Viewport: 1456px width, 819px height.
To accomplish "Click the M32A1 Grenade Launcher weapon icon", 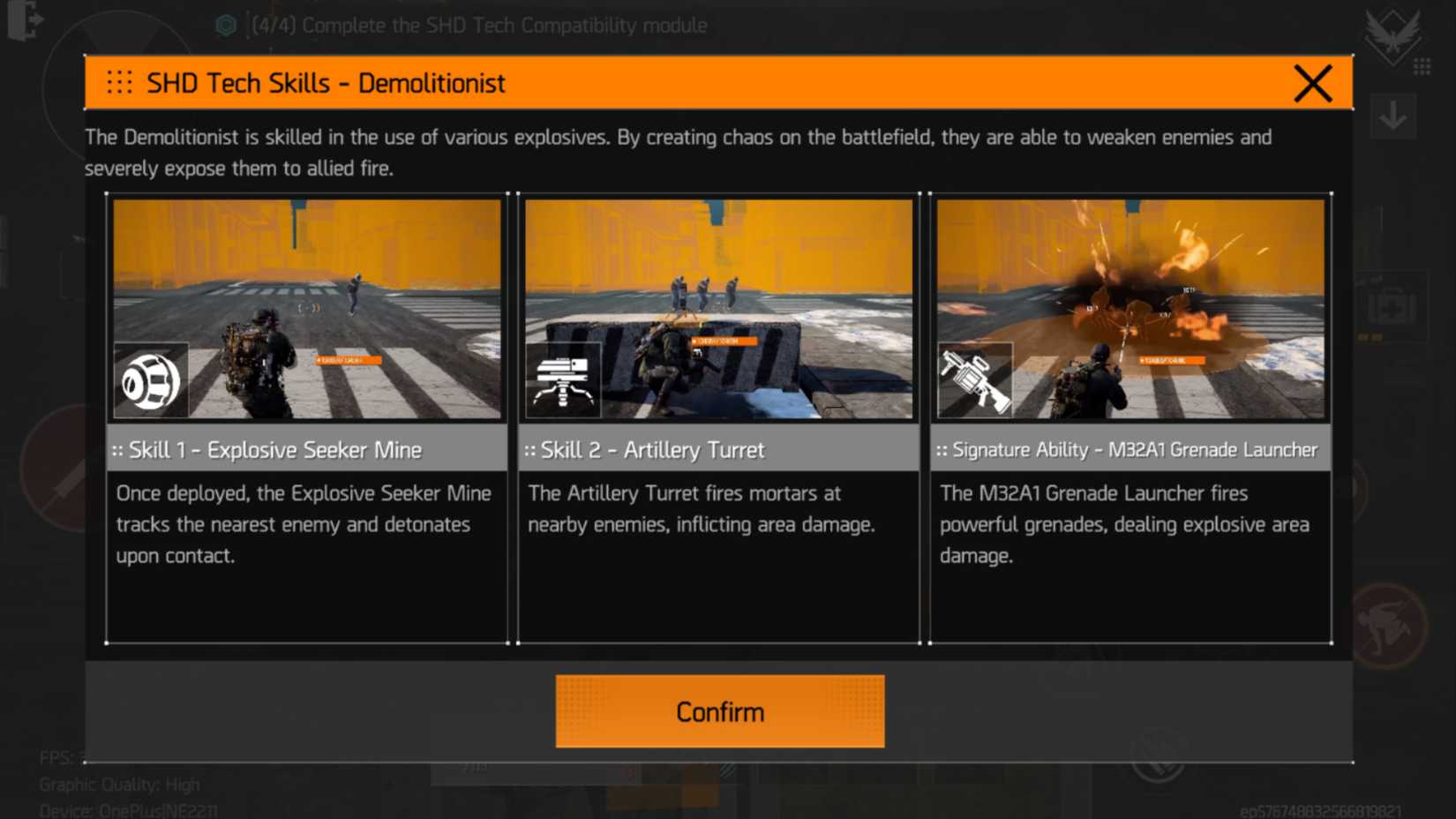I will 975,378.
